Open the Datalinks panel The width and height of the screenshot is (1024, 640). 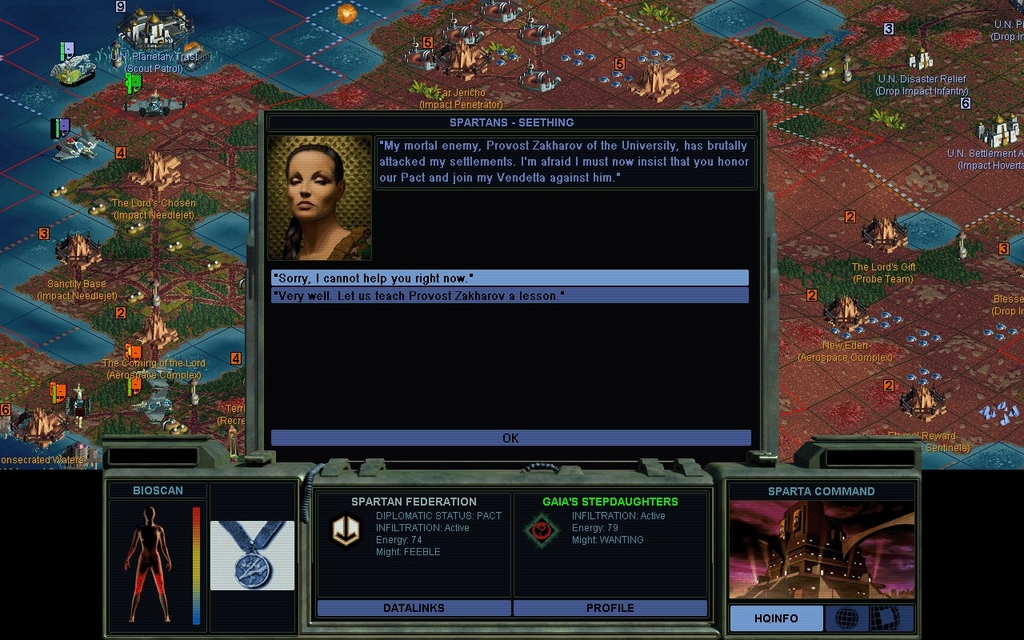click(x=413, y=608)
